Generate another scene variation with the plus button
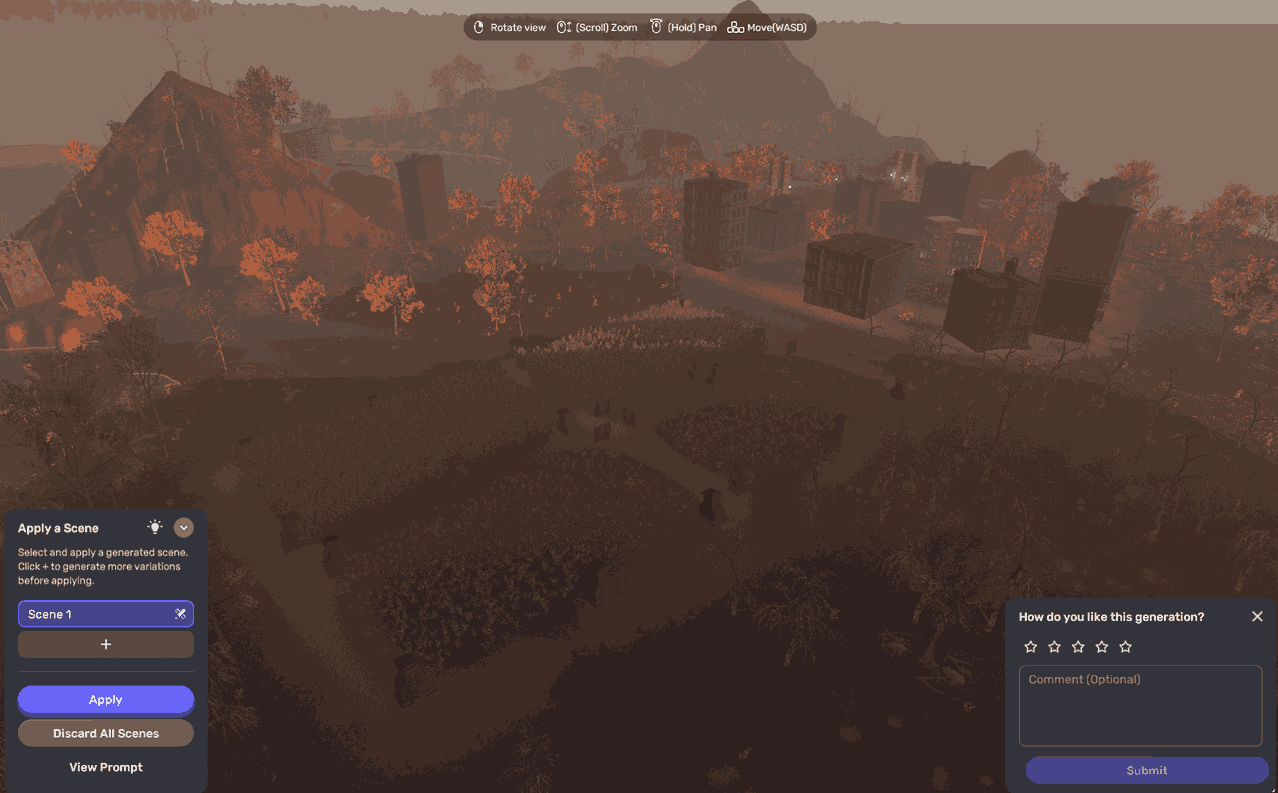The height and width of the screenshot is (793, 1278). tap(106, 645)
